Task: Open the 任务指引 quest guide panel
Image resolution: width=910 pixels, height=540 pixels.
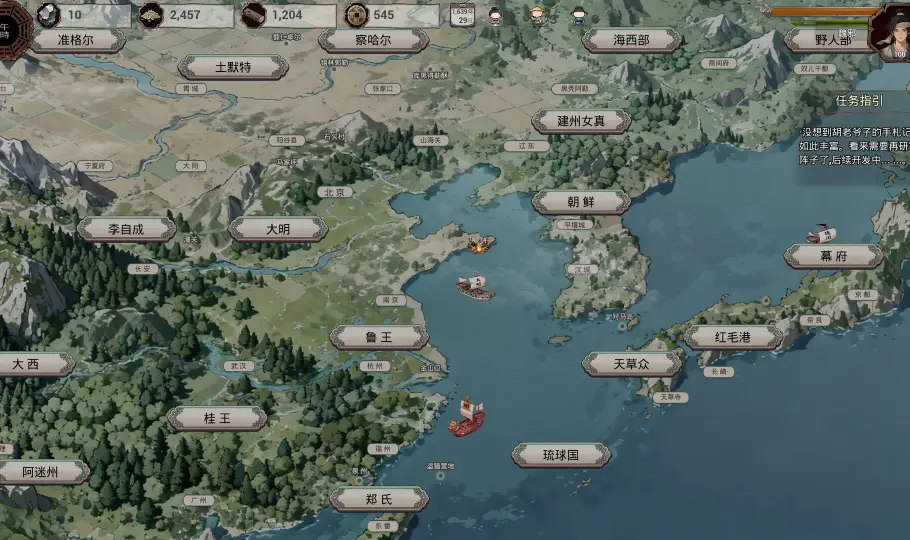Action: [x=860, y=100]
